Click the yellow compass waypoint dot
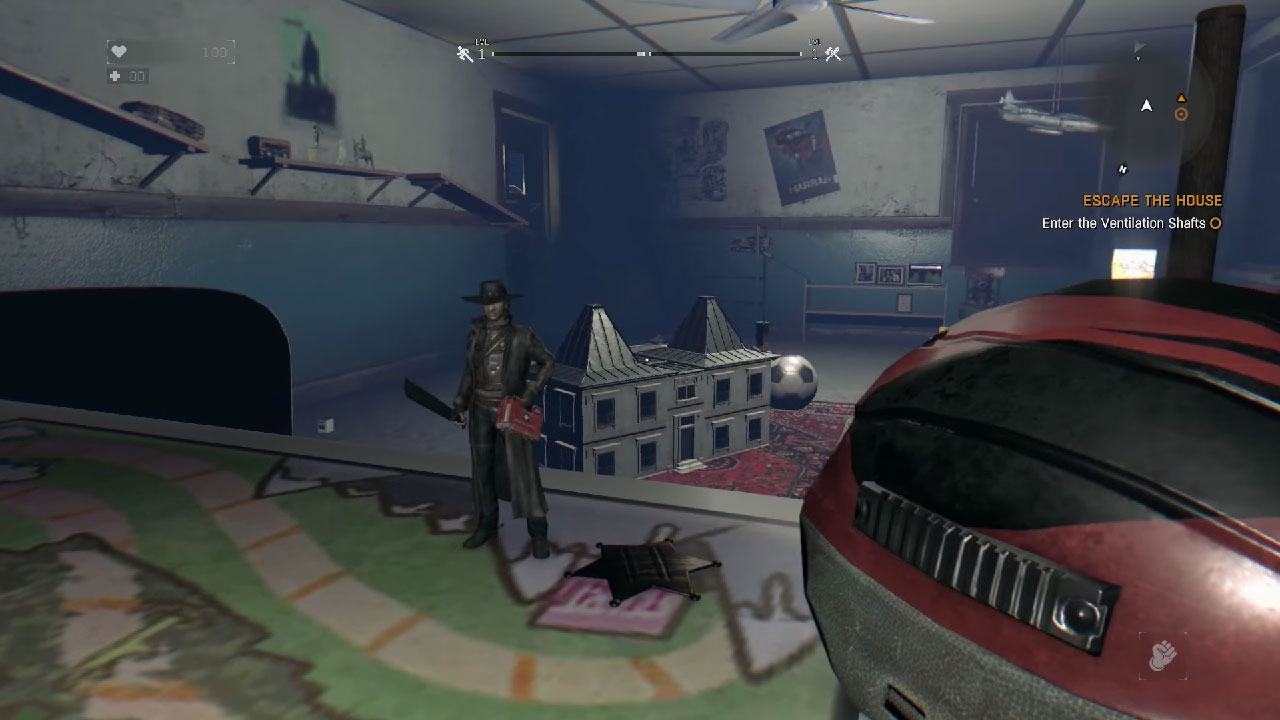Screen dimensions: 1280x720 1181,113
